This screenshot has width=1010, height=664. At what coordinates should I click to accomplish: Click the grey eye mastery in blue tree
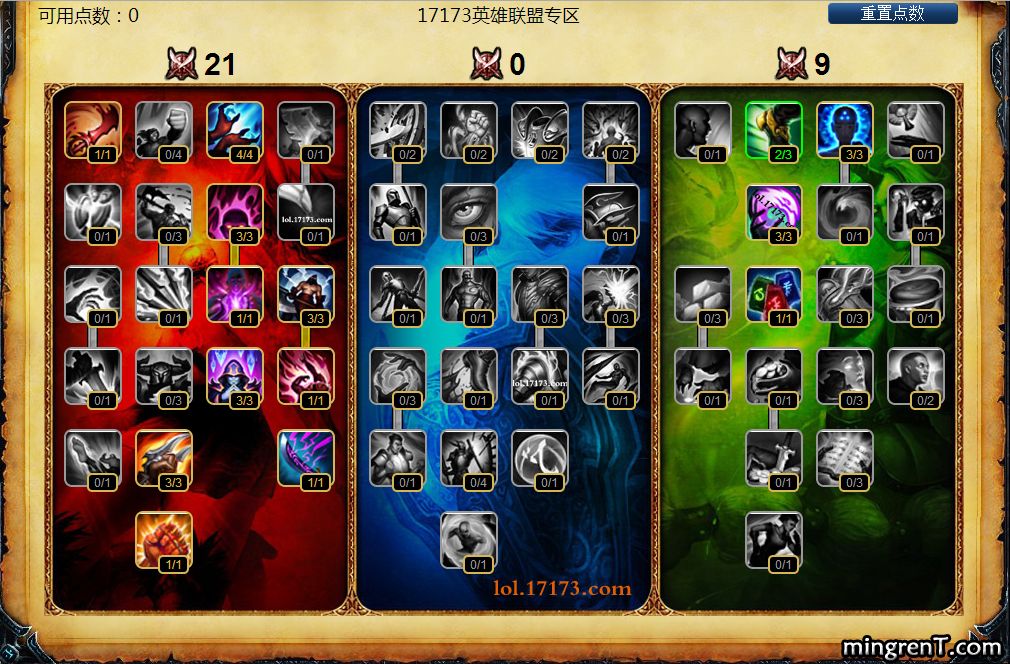(469, 212)
